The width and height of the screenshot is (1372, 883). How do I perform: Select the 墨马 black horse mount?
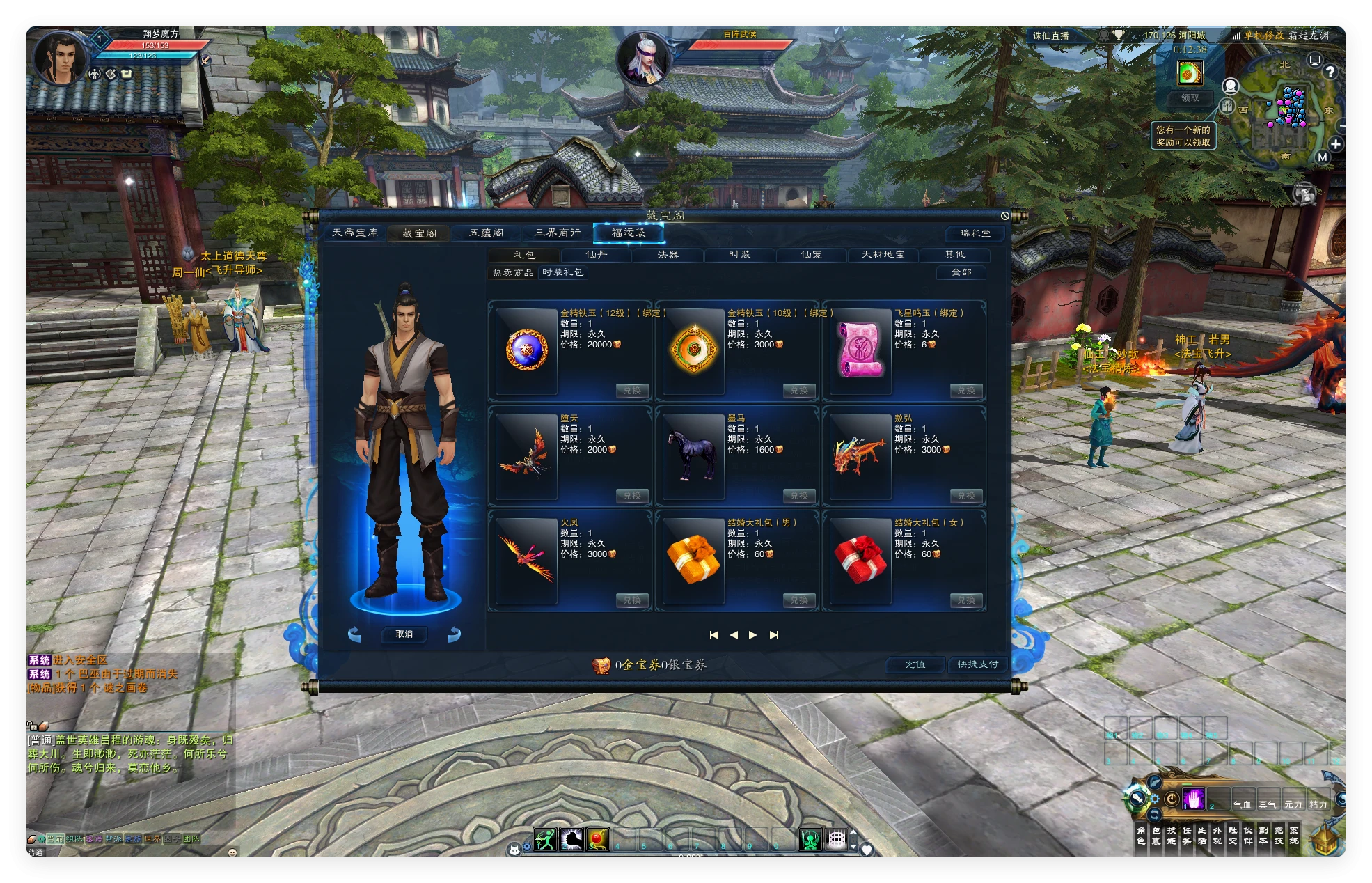[x=693, y=455]
